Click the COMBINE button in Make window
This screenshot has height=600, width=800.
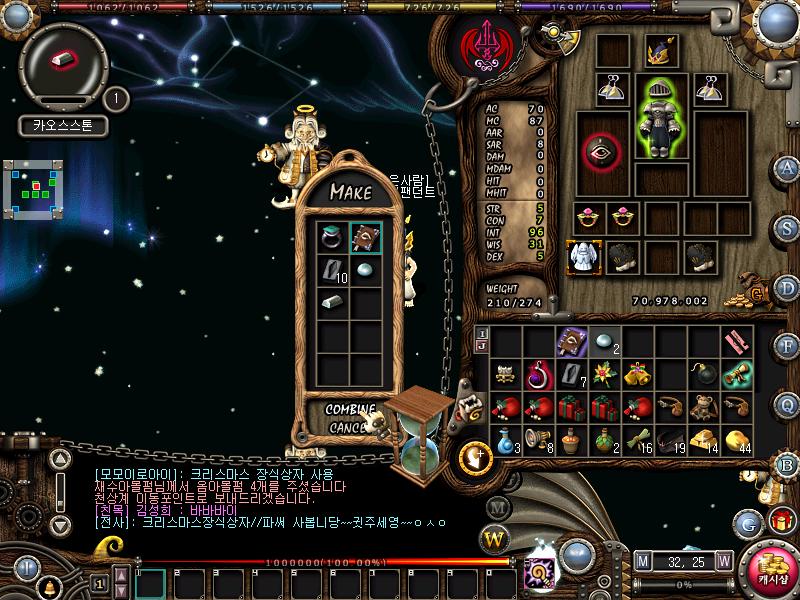tap(350, 410)
